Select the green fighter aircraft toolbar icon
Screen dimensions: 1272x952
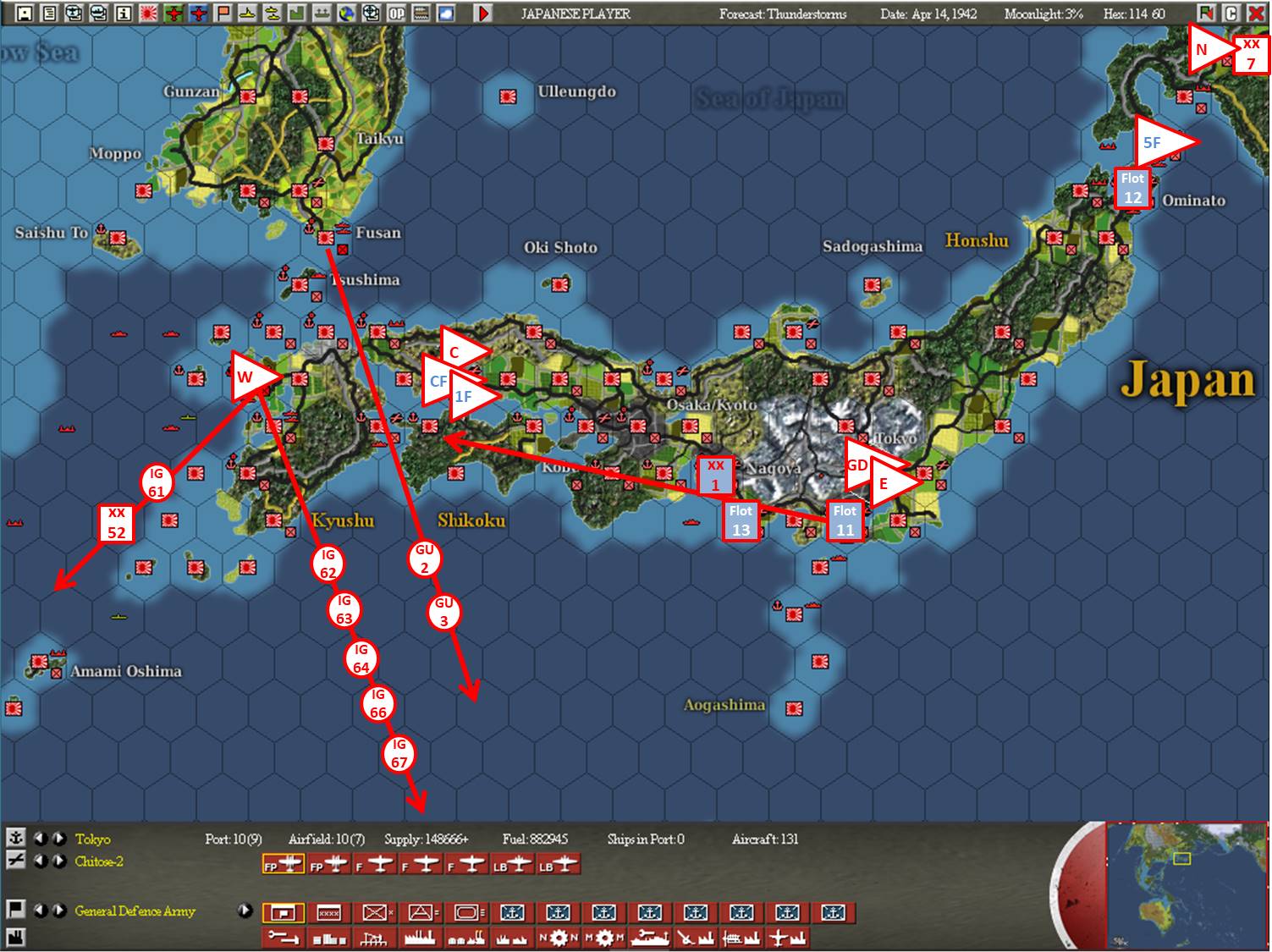coord(174,13)
